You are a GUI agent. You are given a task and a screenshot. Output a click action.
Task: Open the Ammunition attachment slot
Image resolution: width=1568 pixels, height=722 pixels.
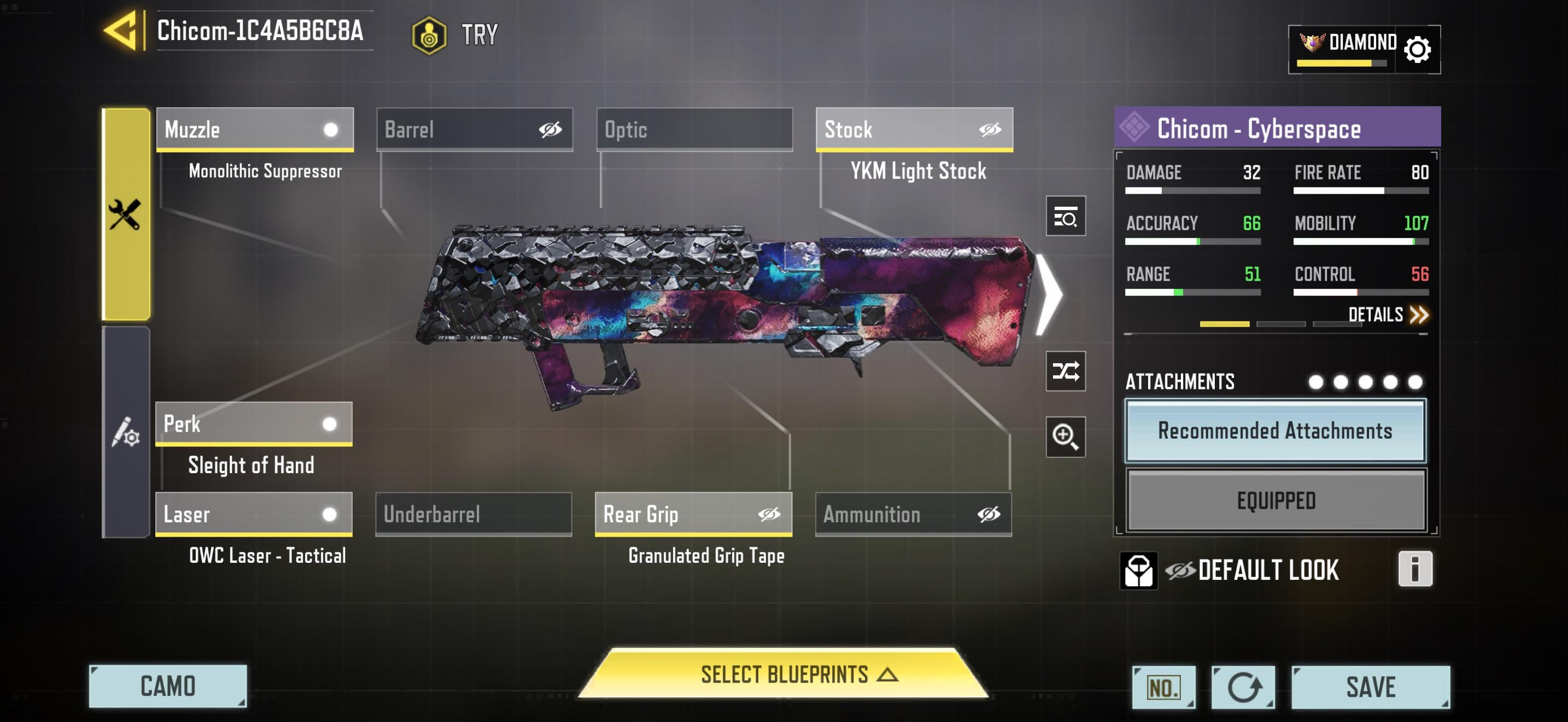coord(913,514)
